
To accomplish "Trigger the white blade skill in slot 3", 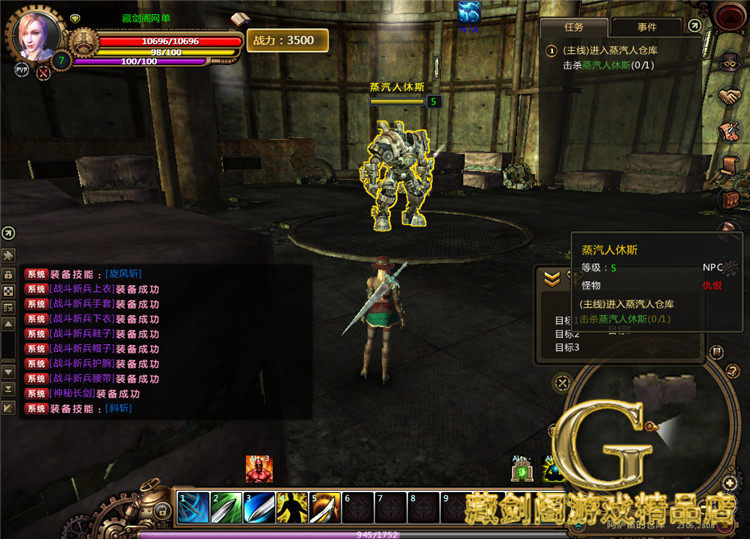I will (259, 506).
